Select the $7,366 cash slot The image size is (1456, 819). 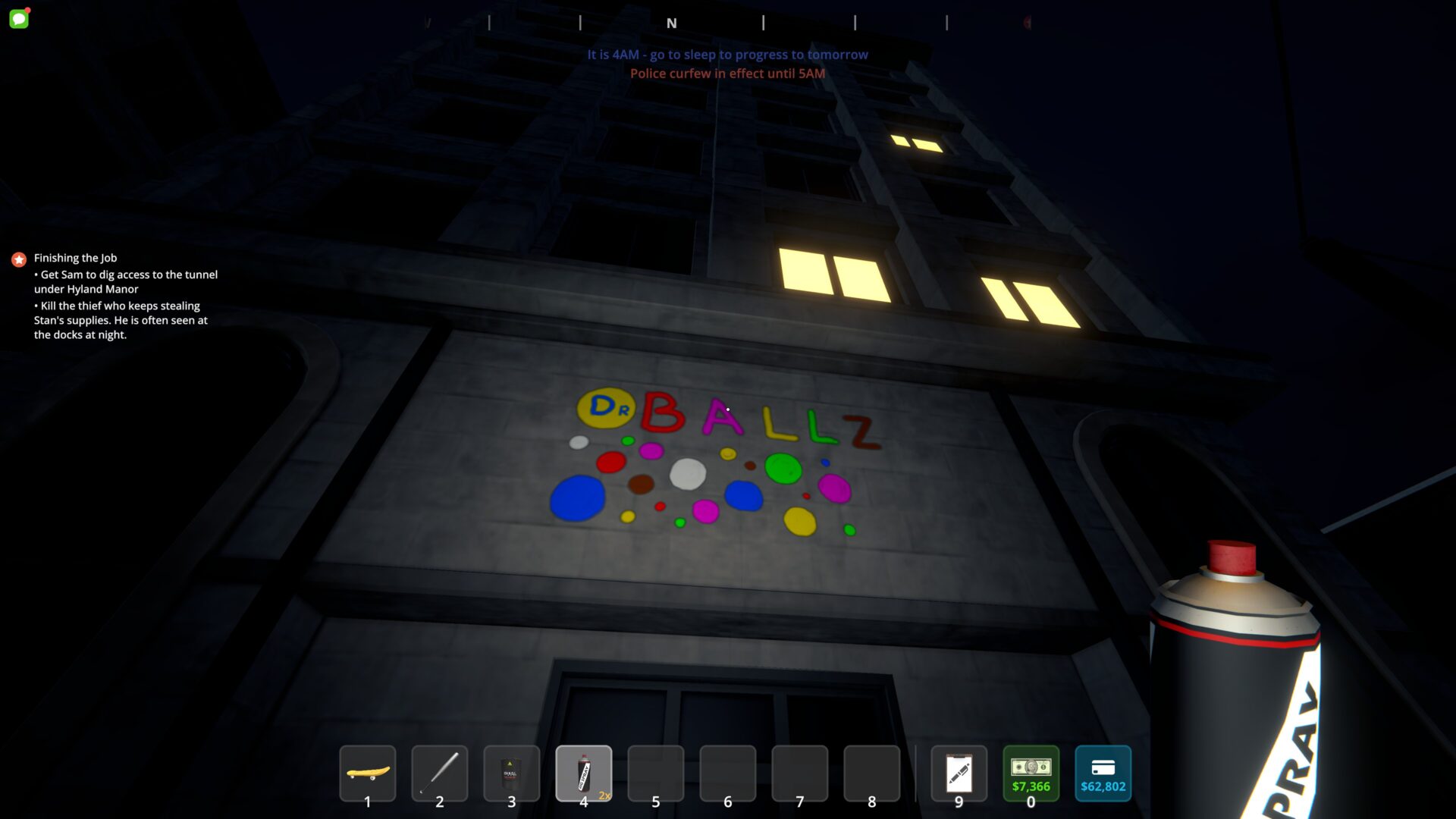(1031, 773)
